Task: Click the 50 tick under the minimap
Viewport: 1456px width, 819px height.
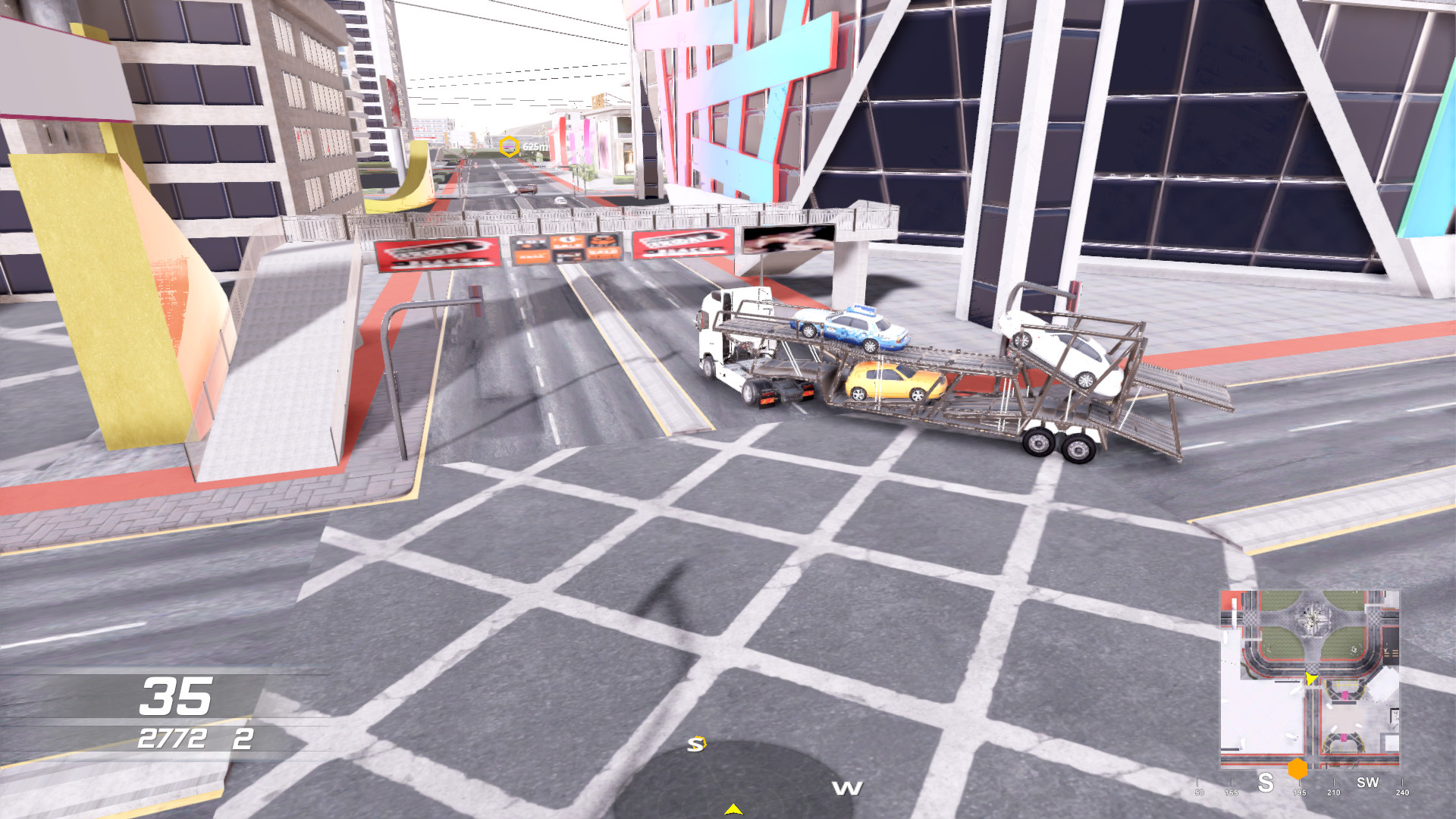Action: [x=1199, y=792]
